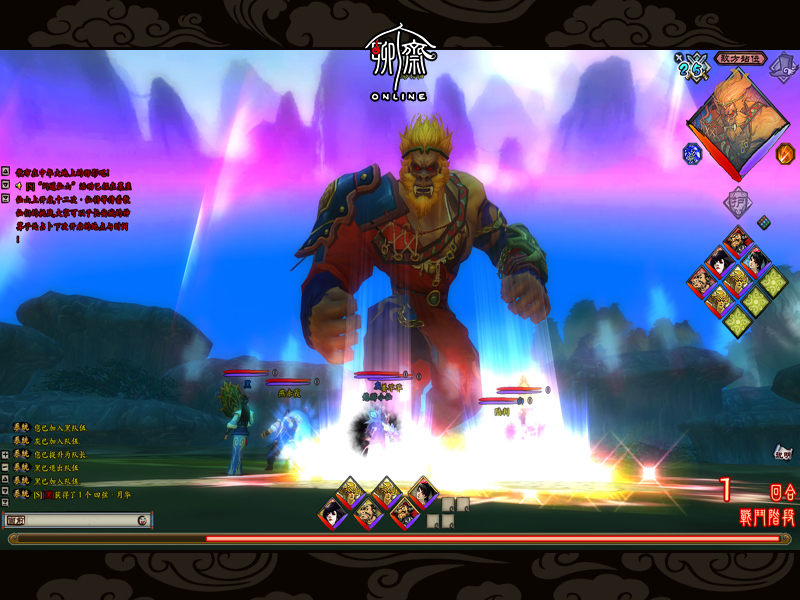Select the red-helmet warrior in the formation grid
The height and width of the screenshot is (600, 800).
pyautogui.click(x=738, y=240)
